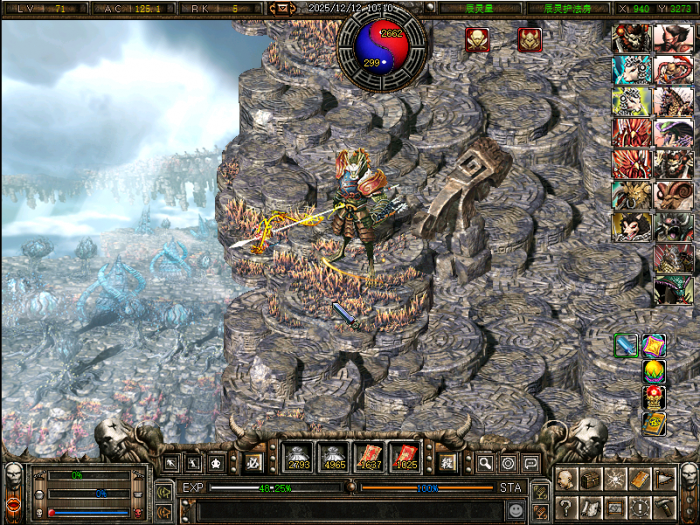
Task: Click the skull and crossbones buff icon
Action: point(477,40)
